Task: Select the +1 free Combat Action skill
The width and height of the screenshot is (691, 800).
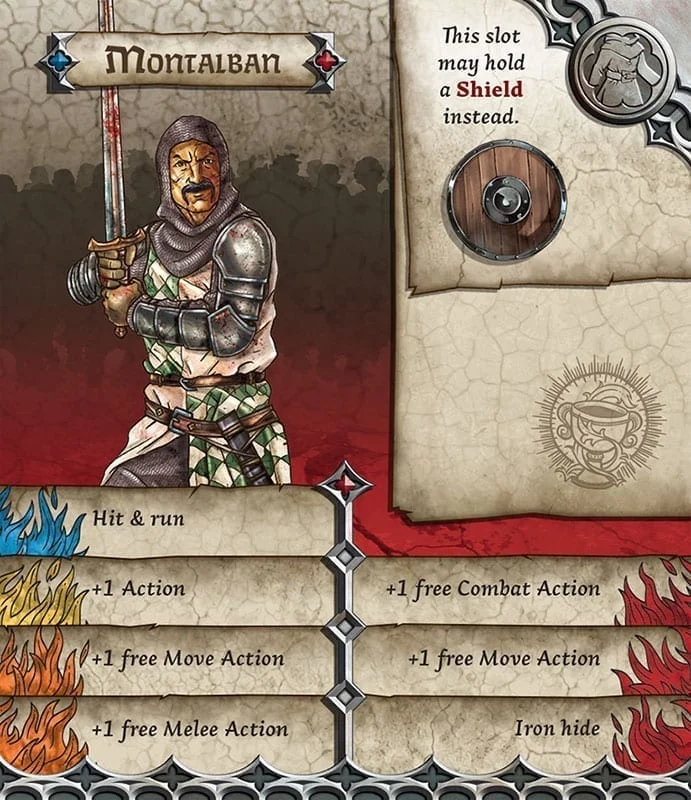Action: click(x=492, y=588)
